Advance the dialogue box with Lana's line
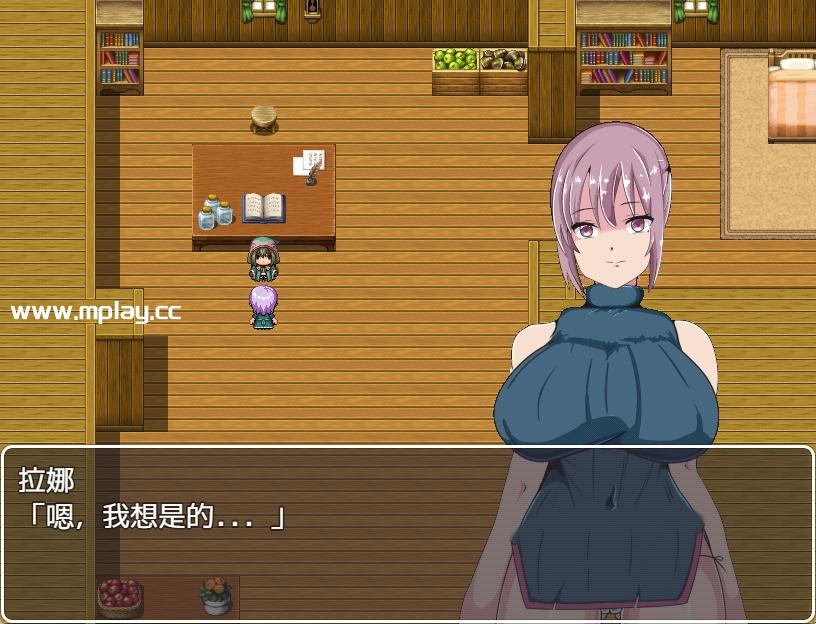This screenshot has width=816, height=624. pyautogui.click(x=300, y=532)
